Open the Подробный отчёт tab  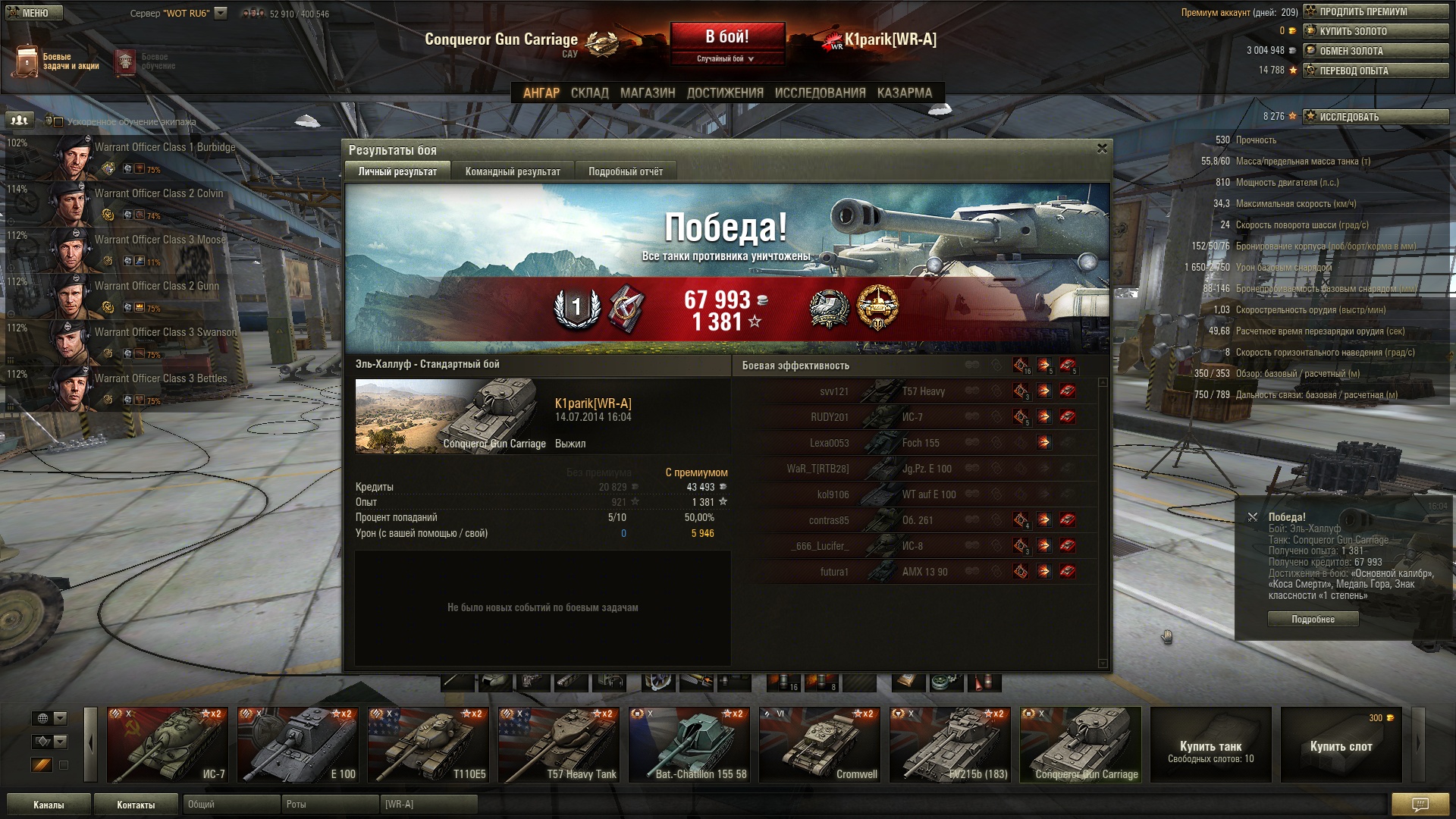pos(625,171)
